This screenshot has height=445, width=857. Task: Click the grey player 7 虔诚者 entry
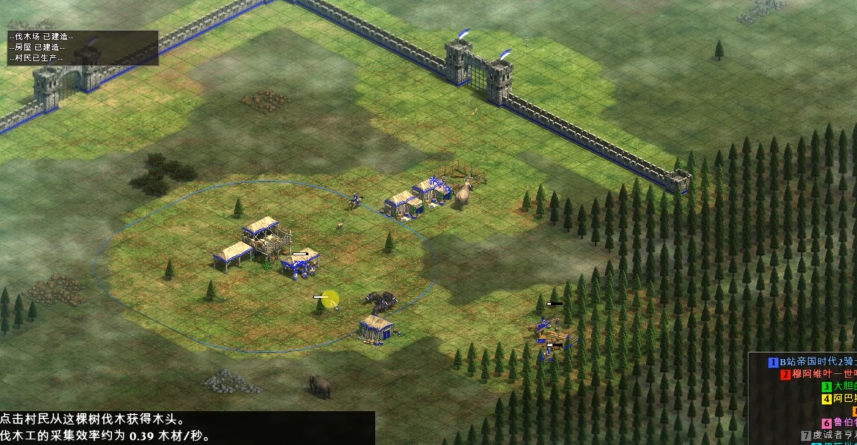pos(827,435)
